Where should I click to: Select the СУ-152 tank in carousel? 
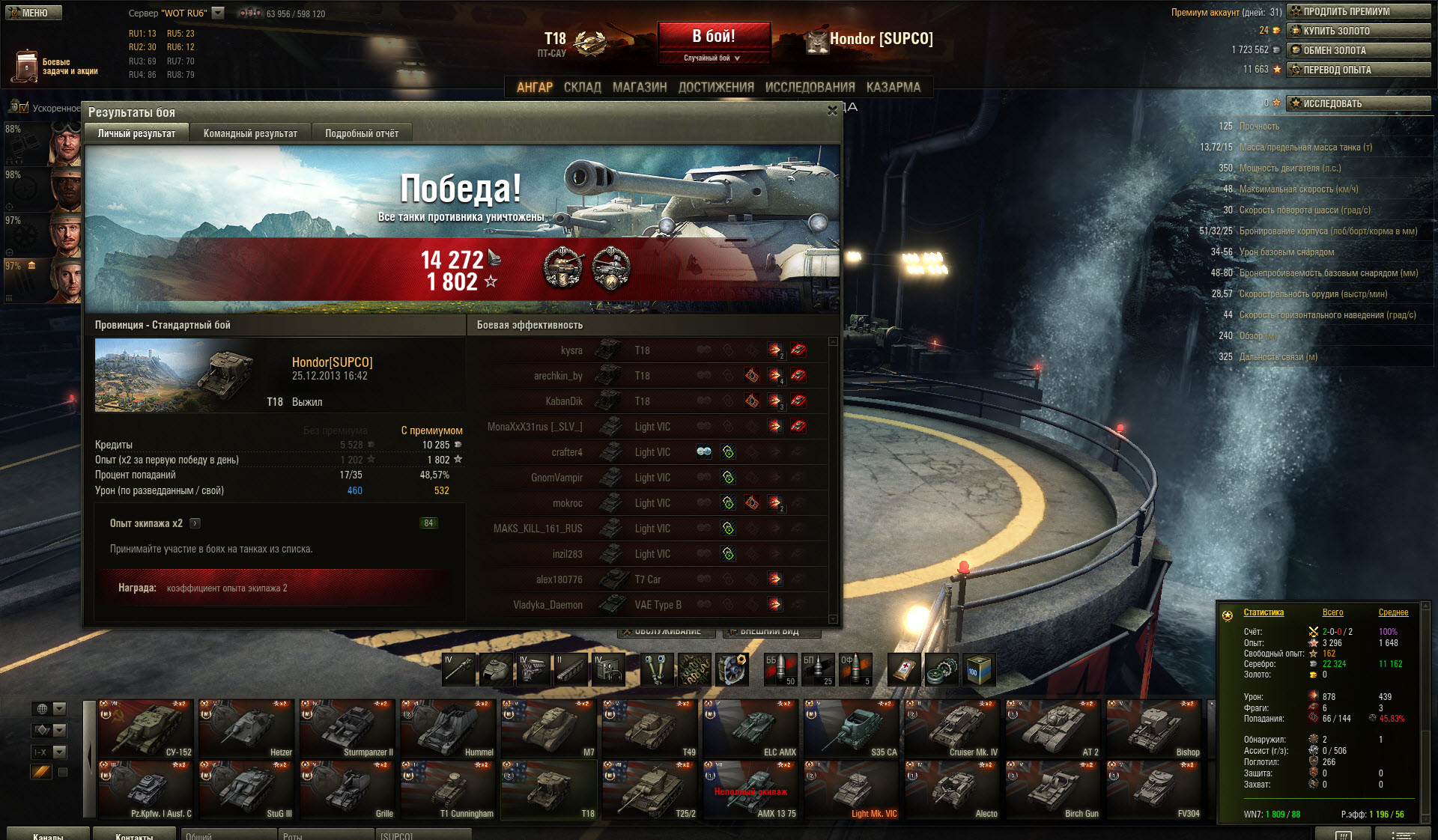[146, 729]
